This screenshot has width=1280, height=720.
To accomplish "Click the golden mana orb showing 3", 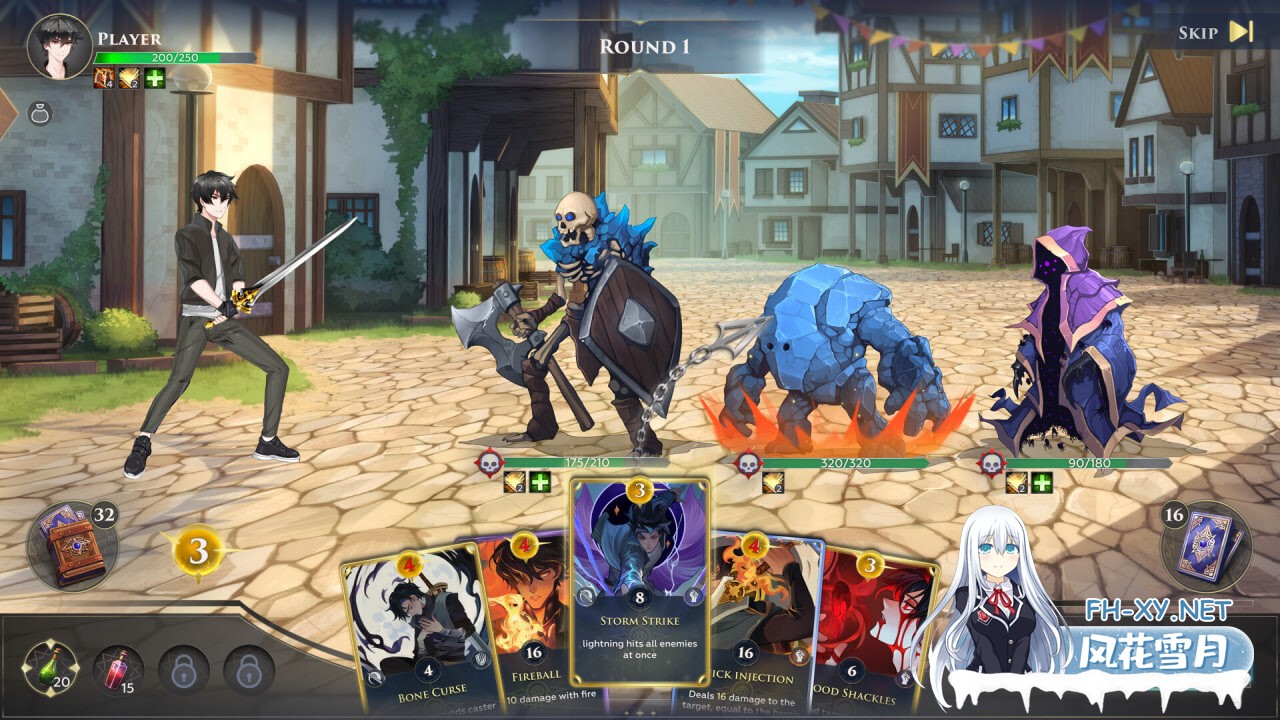I will [198, 549].
